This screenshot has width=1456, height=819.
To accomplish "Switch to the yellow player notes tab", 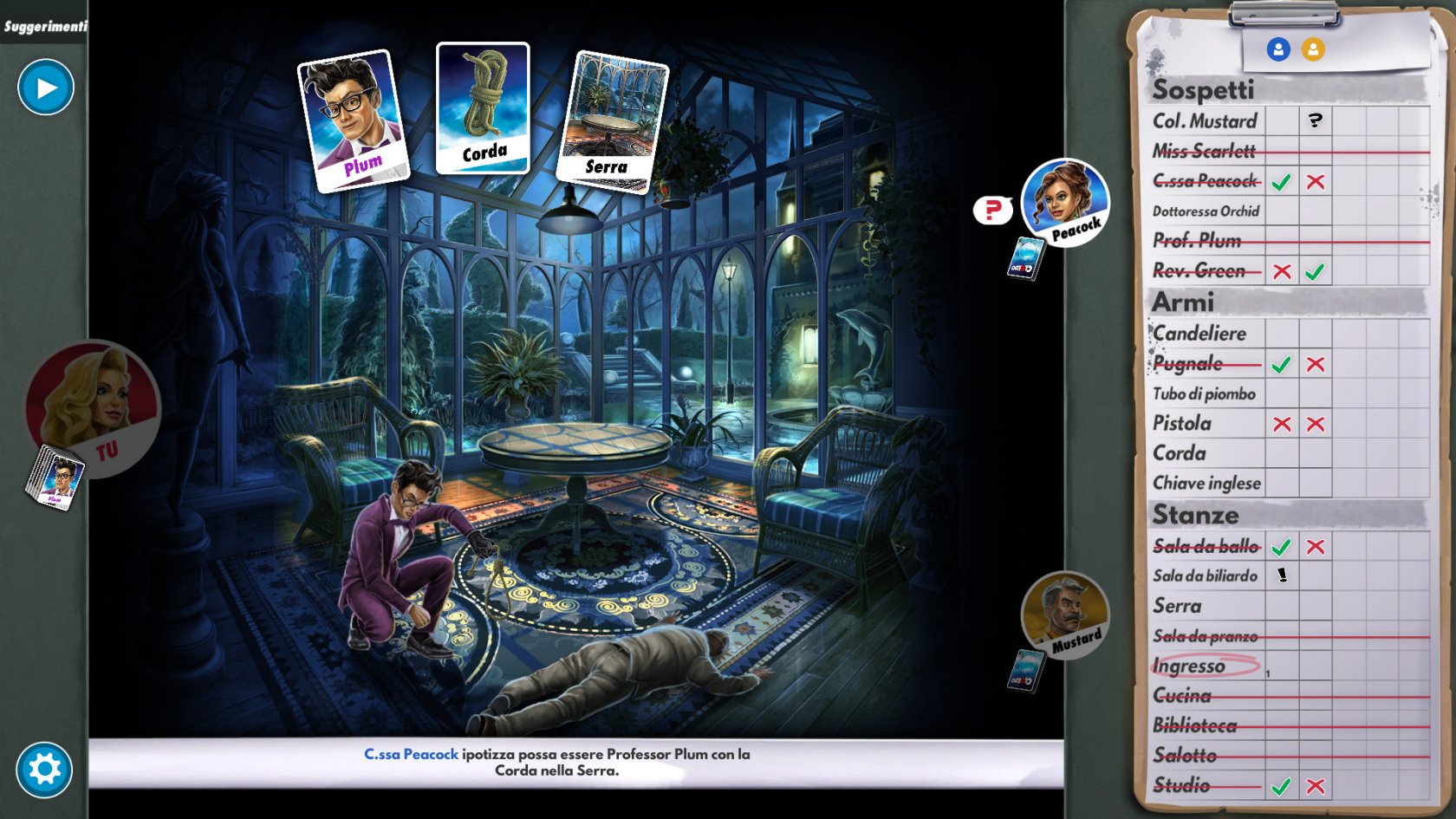I will [x=1313, y=49].
